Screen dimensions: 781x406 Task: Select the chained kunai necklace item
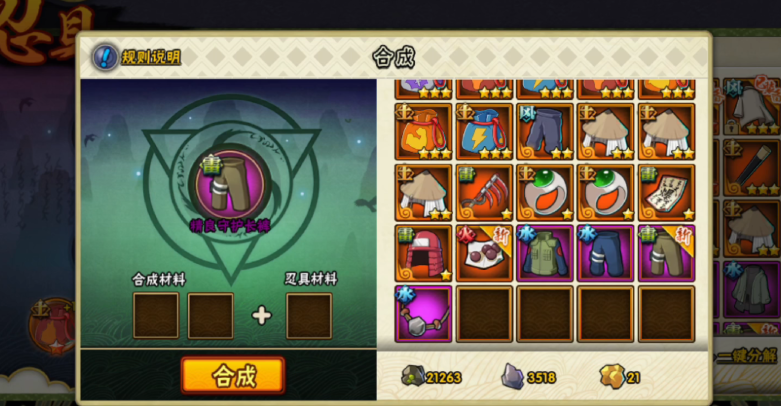click(x=423, y=314)
